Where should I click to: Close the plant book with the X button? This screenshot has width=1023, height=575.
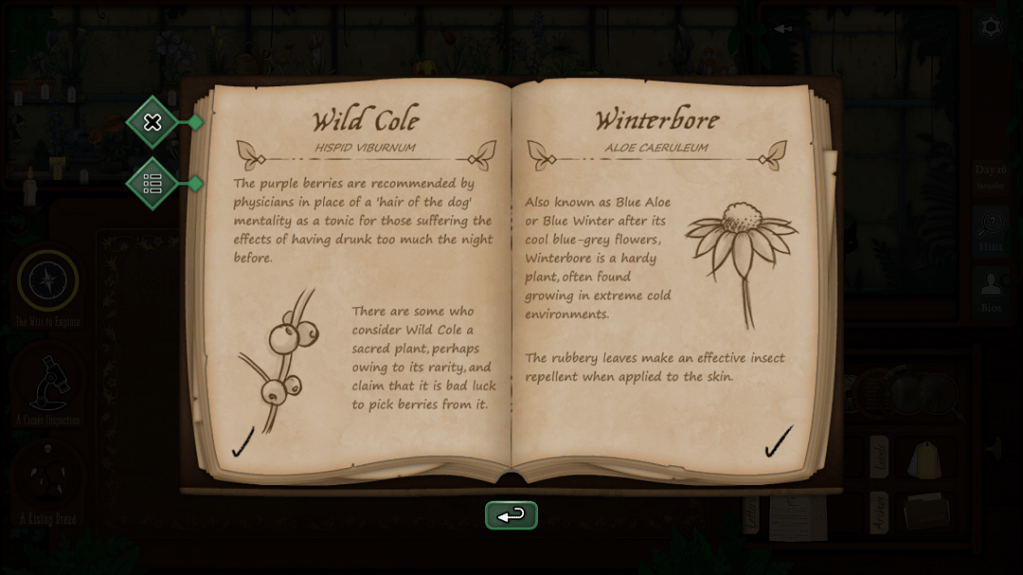click(x=153, y=122)
